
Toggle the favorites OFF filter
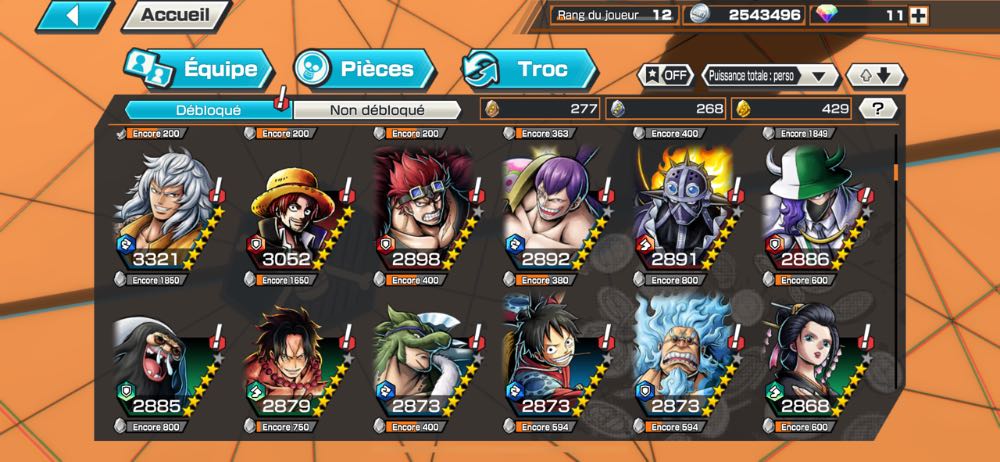[x=666, y=75]
